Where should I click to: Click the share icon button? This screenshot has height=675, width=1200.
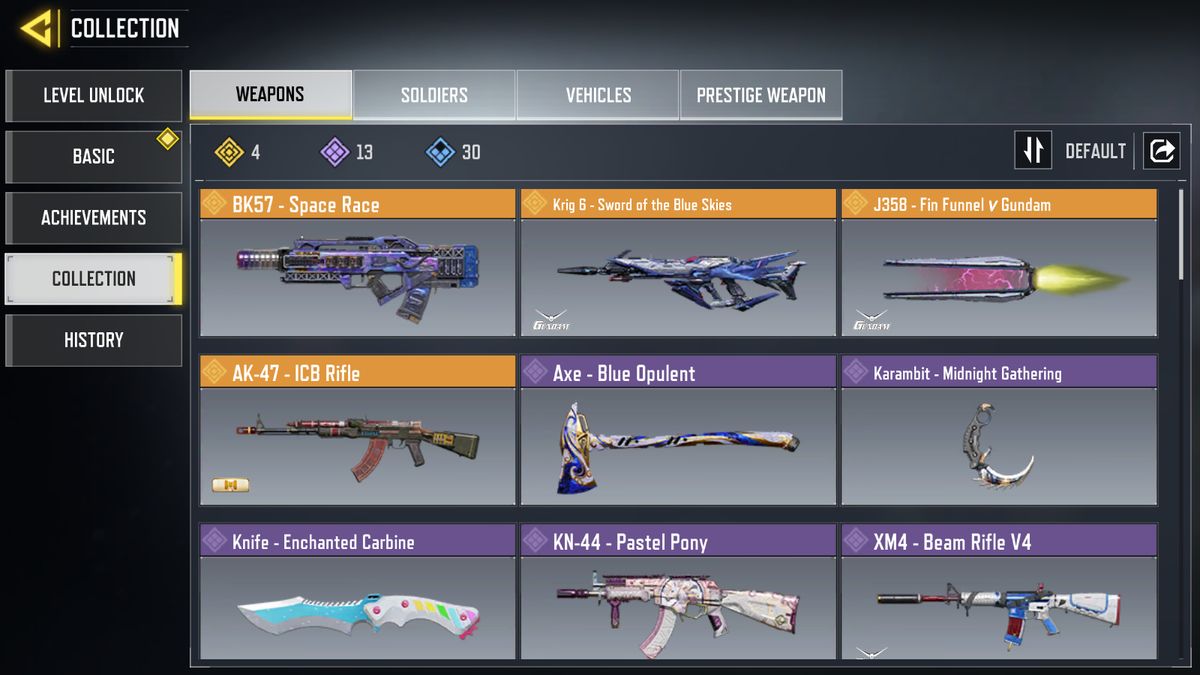click(x=1162, y=151)
